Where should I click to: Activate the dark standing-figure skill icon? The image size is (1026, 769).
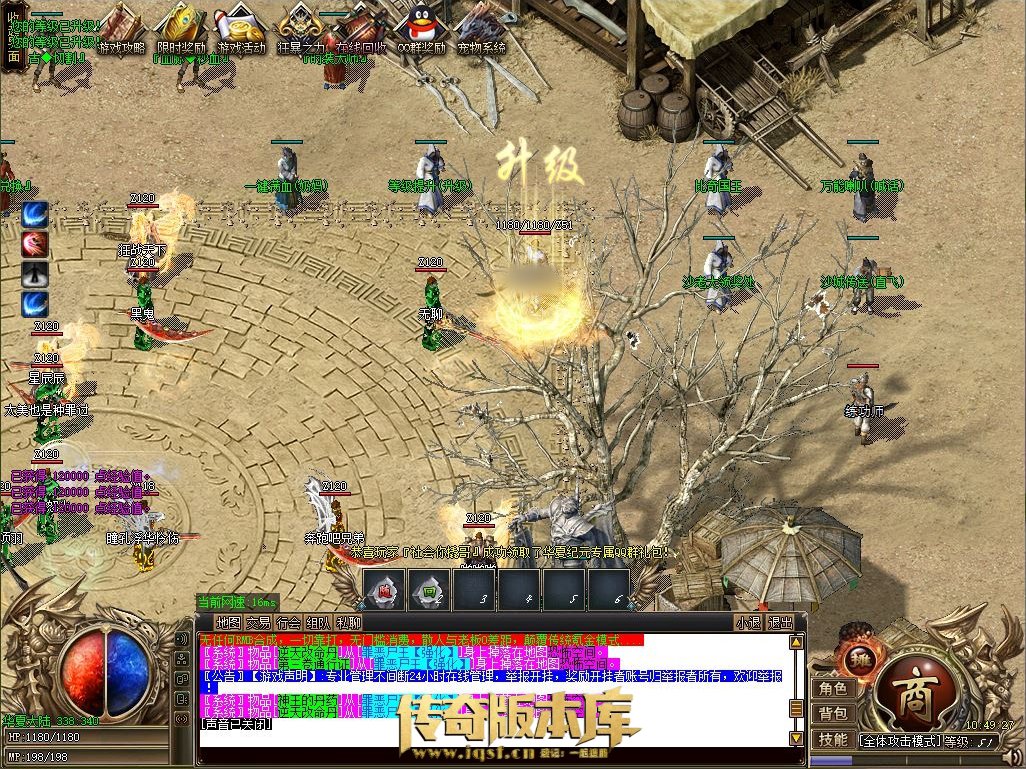tap(36, 274)
